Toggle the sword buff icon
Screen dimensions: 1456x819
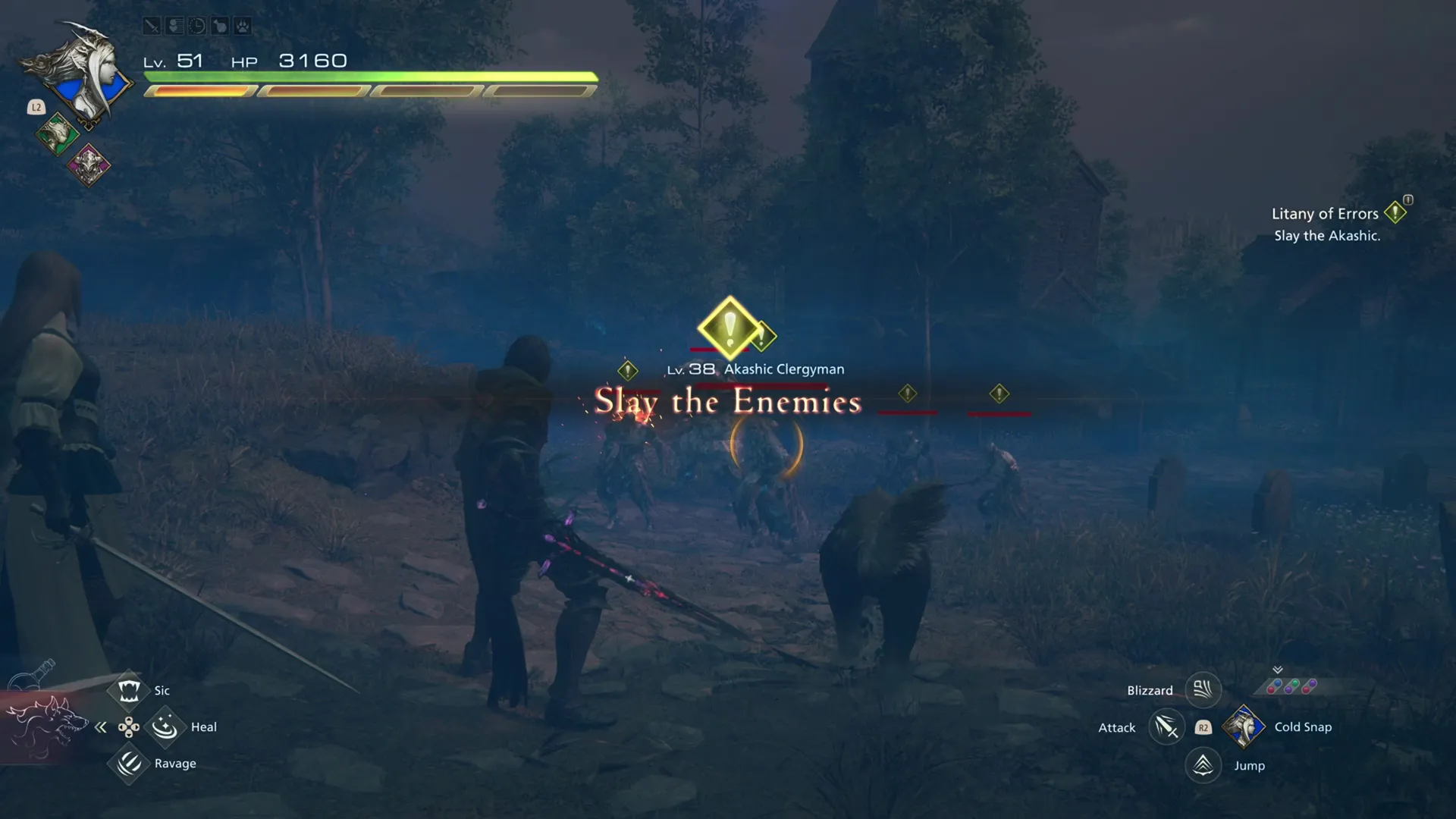click(152, 25)
